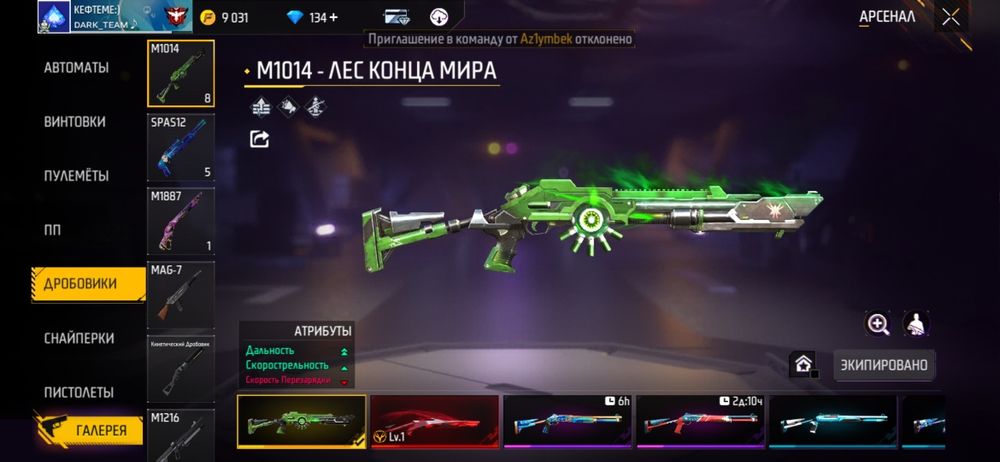The width and height of the screenshot is (1000, 462).
Task: Close the Арсенал screen
Action: pos(950,17)
